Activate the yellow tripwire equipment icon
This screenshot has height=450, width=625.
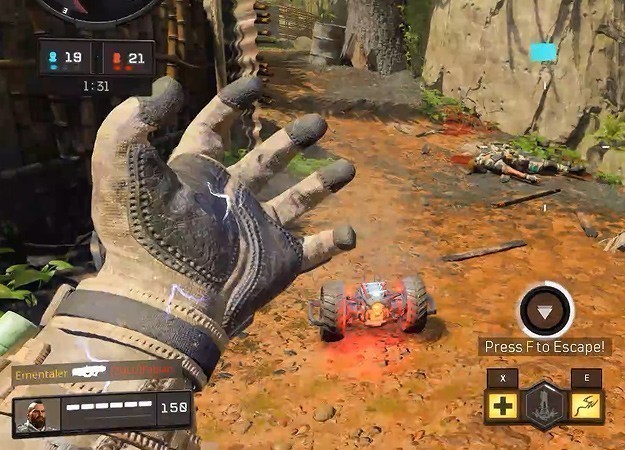click(587, 405)
